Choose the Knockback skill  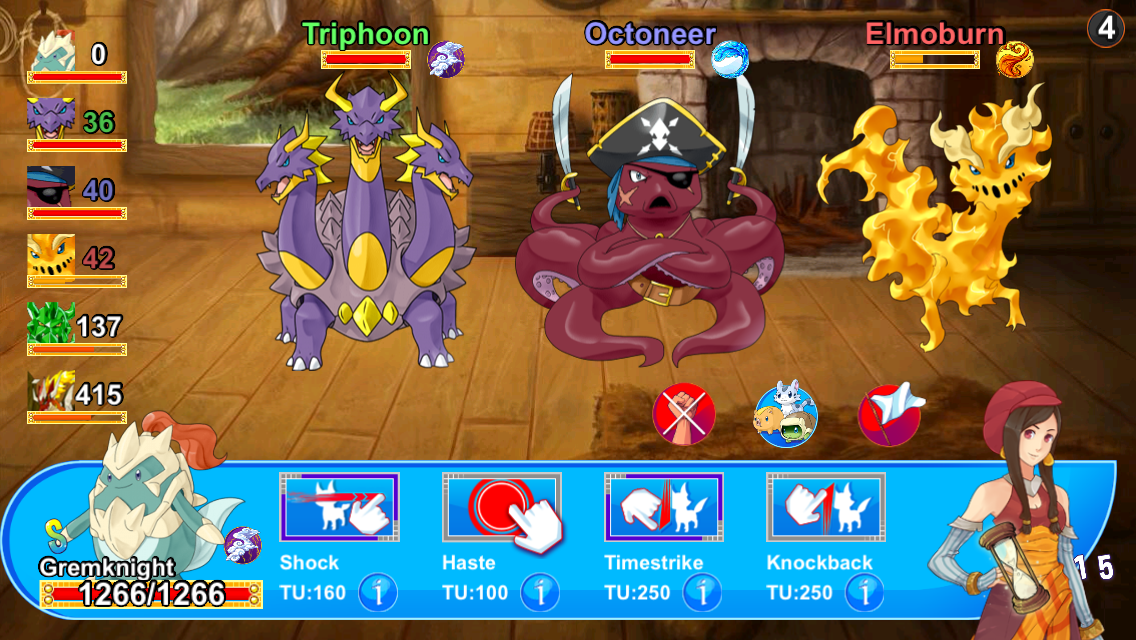[826, 507]
